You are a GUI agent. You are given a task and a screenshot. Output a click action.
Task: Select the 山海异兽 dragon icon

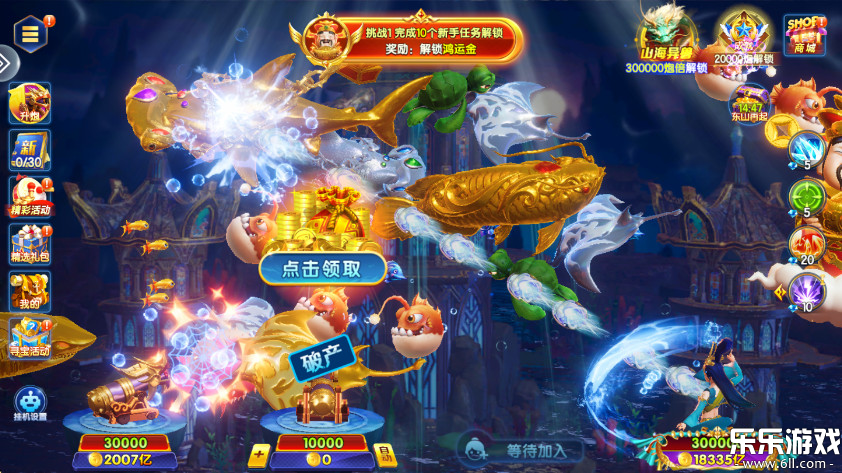point(666,42)
